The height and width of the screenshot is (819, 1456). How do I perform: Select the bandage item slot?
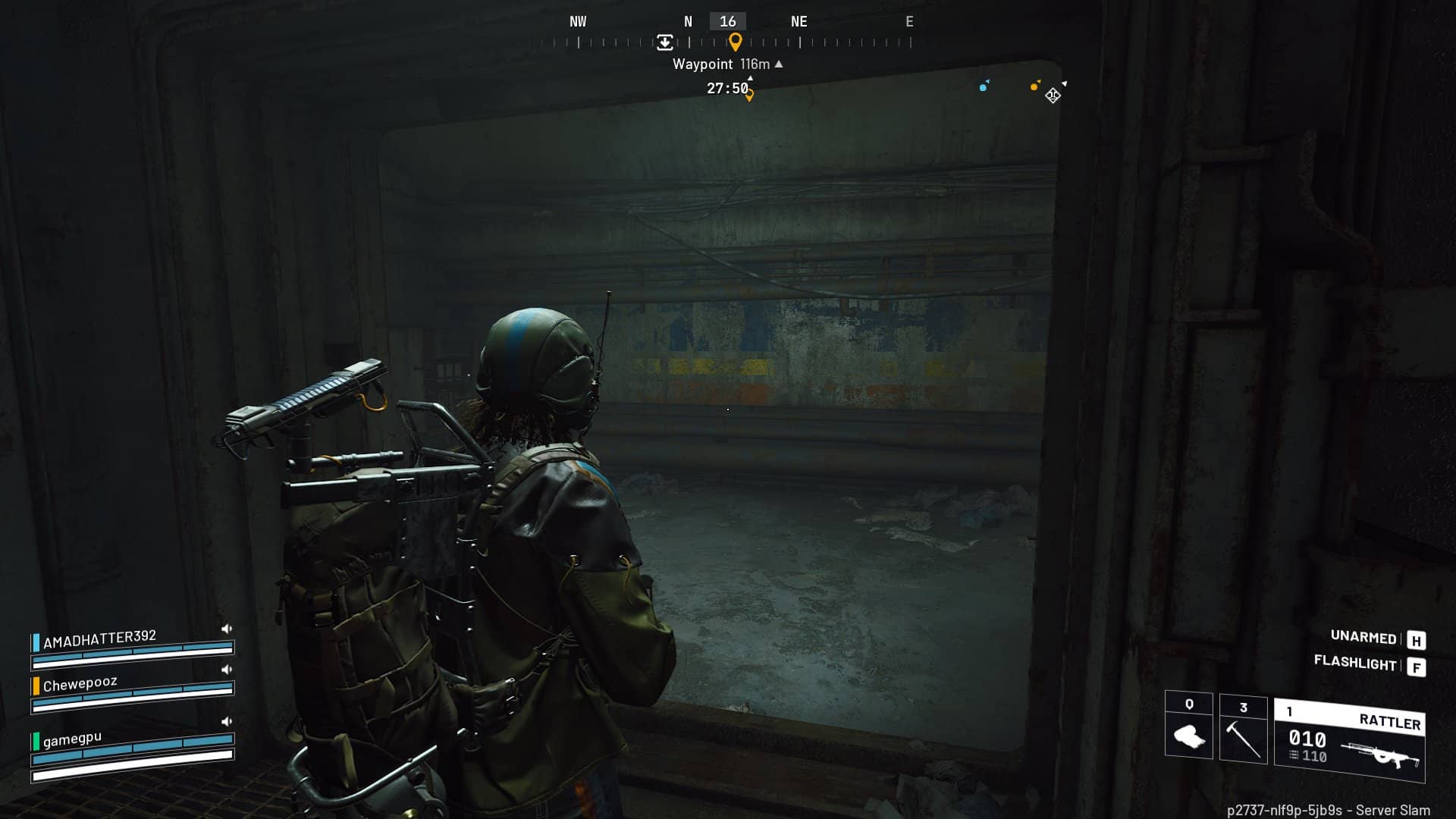[1188, 726]
